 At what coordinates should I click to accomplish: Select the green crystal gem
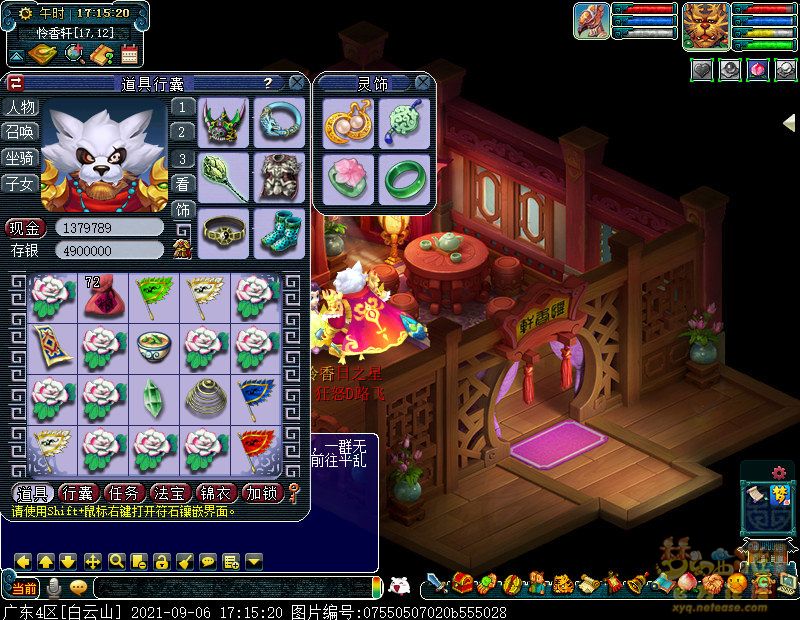[x=152, y=397]
